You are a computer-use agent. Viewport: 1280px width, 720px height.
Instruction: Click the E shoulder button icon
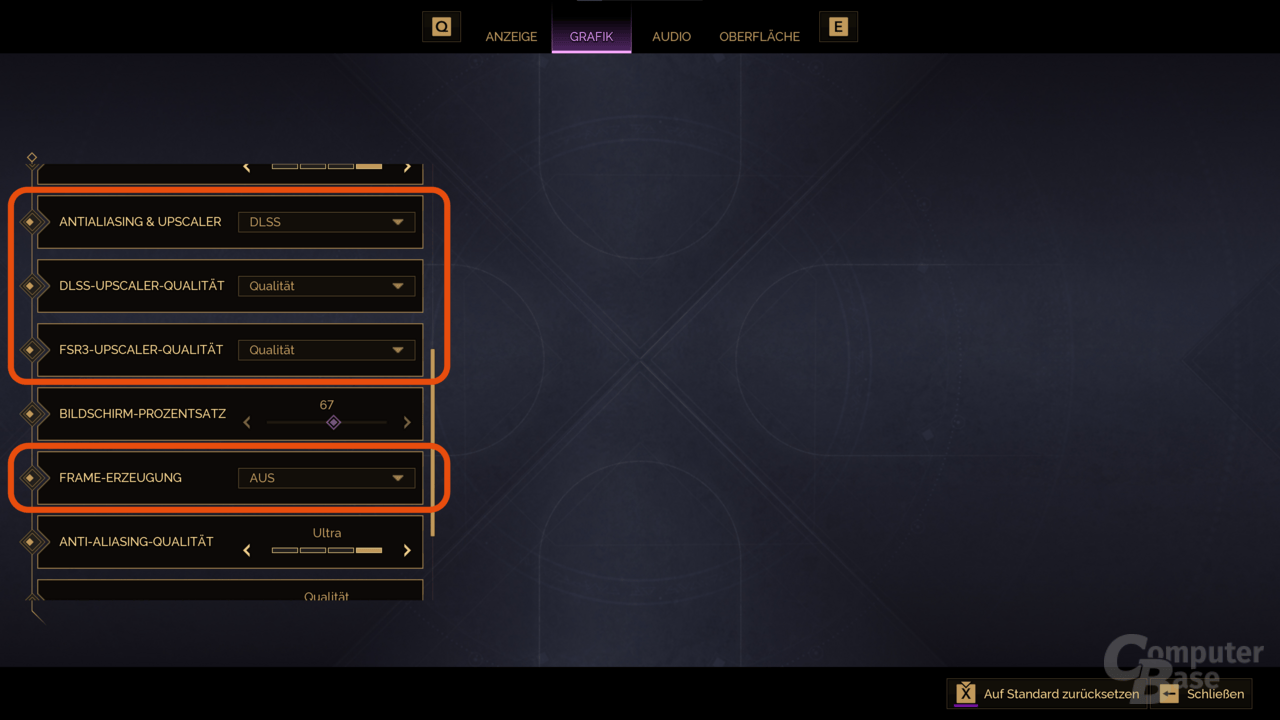click(838, 26)
